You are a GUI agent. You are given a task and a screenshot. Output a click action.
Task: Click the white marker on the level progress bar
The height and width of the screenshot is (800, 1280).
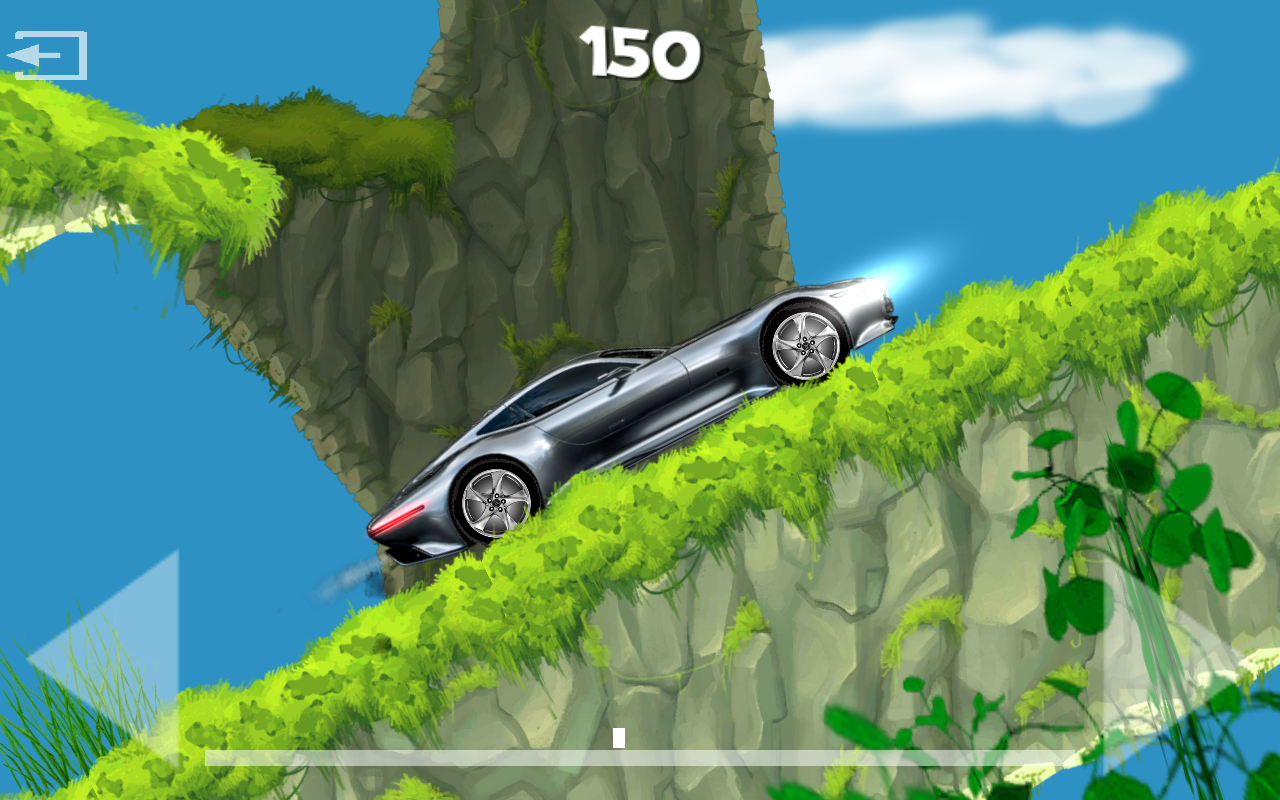tap(617, 738)
